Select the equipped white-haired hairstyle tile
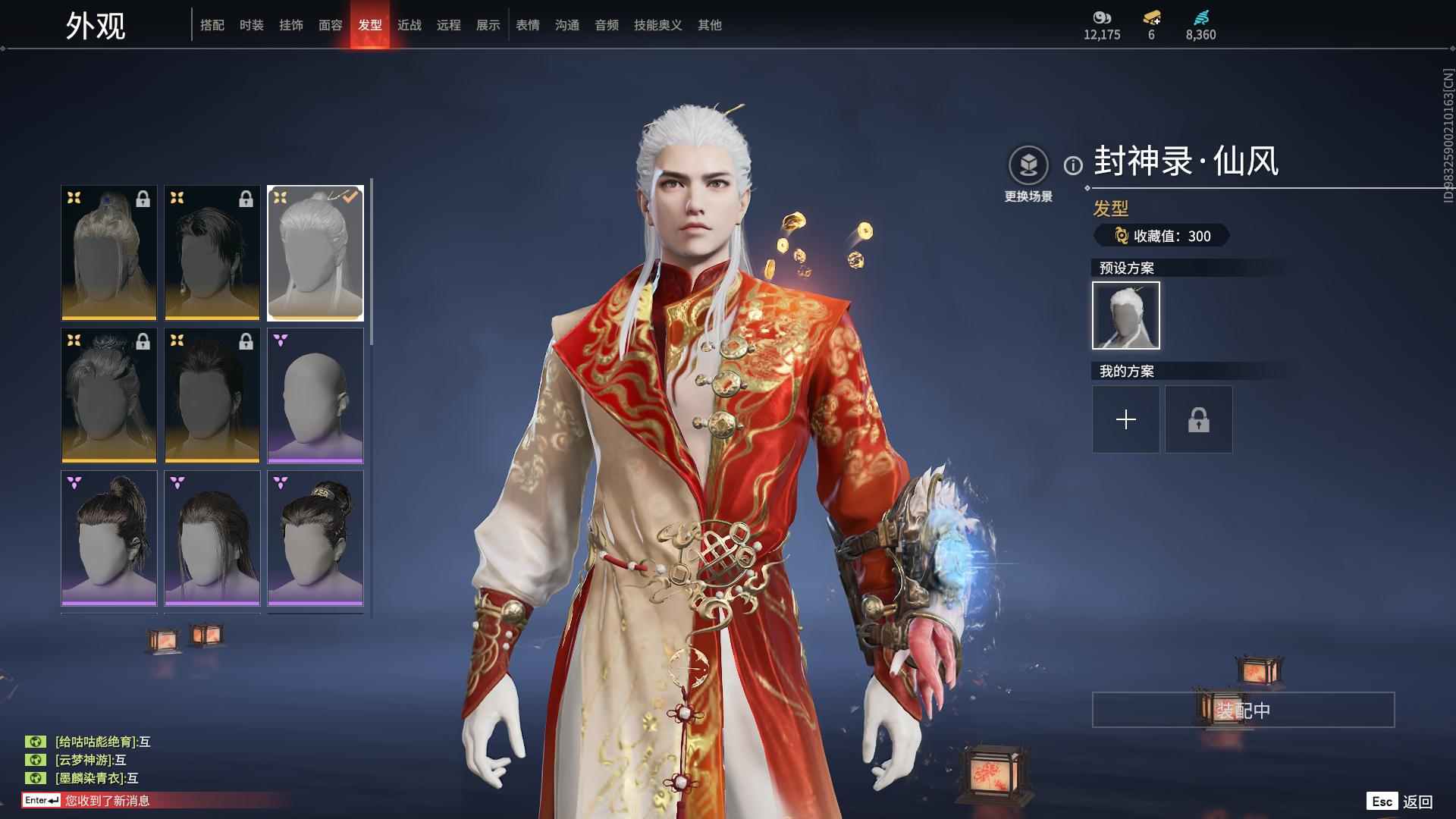 point(315,253)
